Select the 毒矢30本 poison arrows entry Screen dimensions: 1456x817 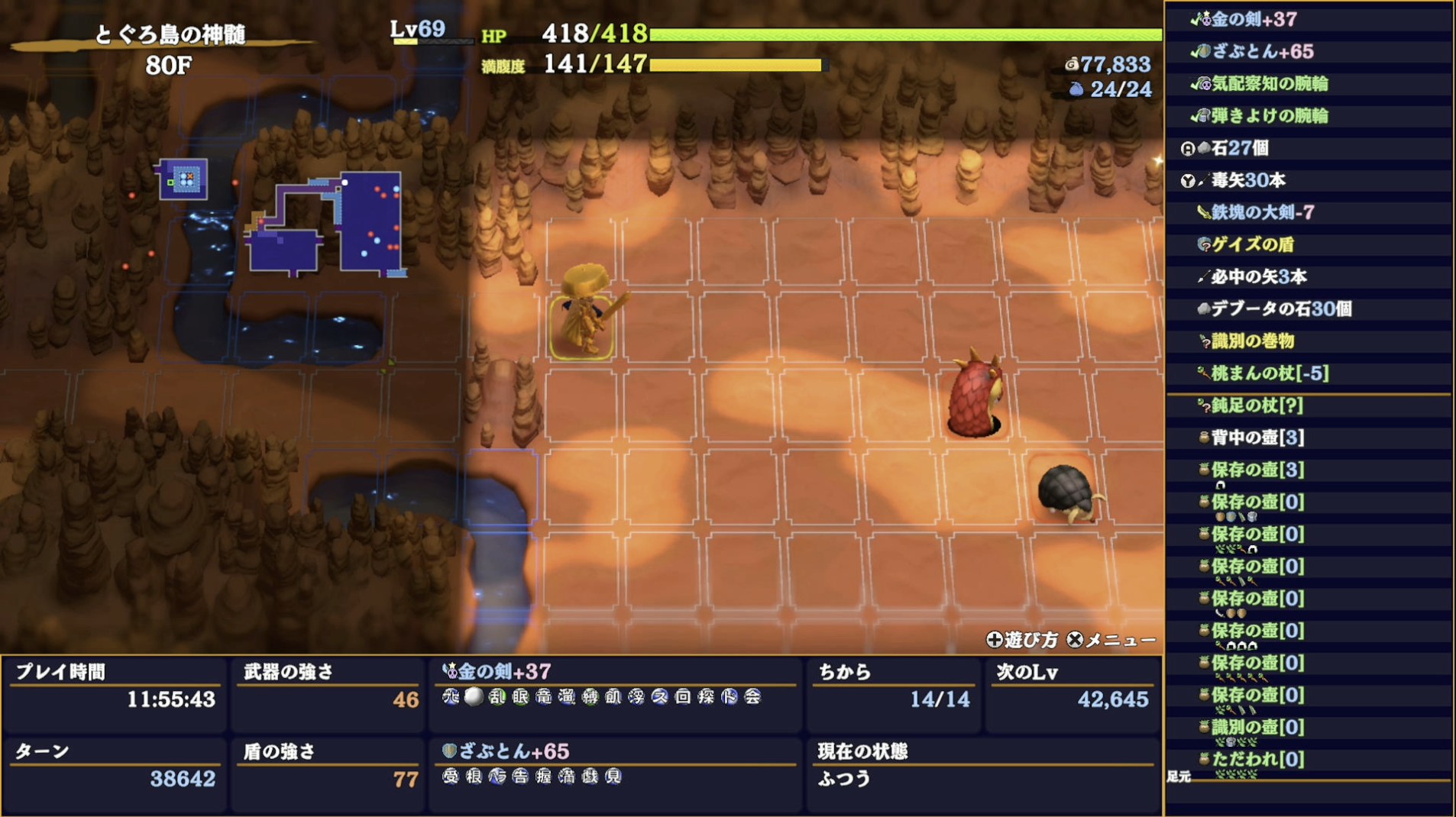1248,180
